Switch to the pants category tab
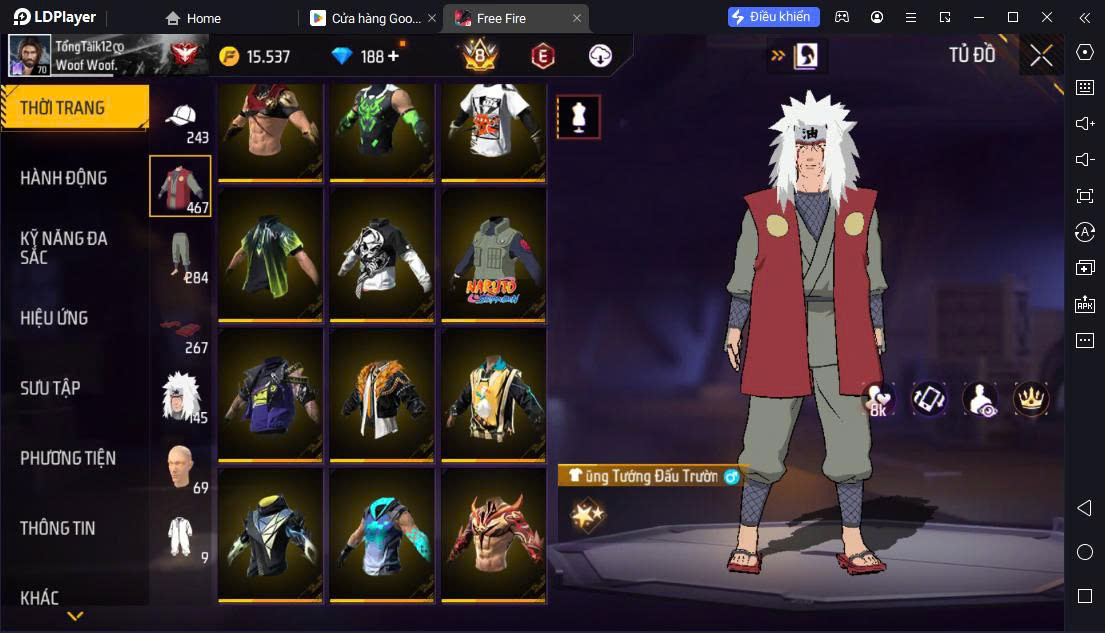The image size is (1105, 633). click(x=181, y=256)
